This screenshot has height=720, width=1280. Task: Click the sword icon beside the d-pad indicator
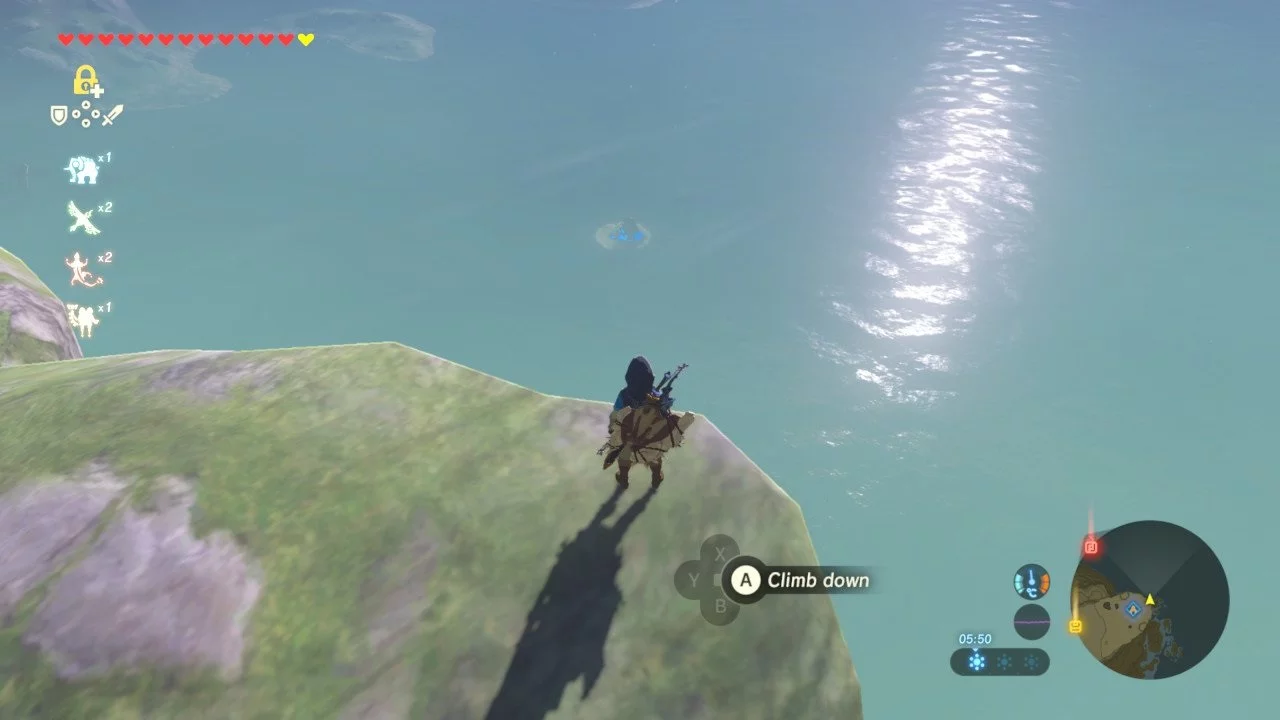pos(114,114)
